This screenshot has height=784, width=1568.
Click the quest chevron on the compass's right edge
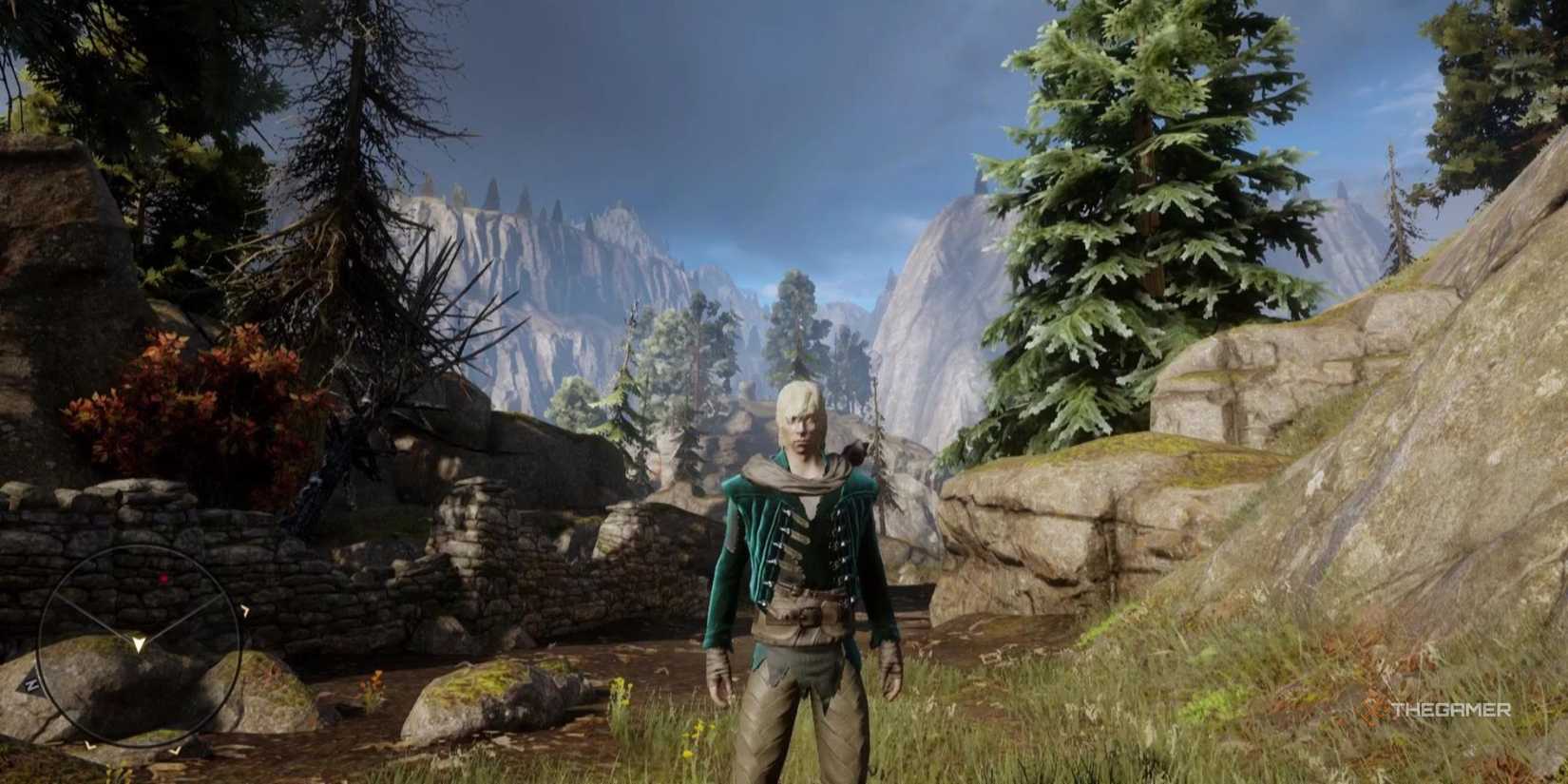coord(245,609)
